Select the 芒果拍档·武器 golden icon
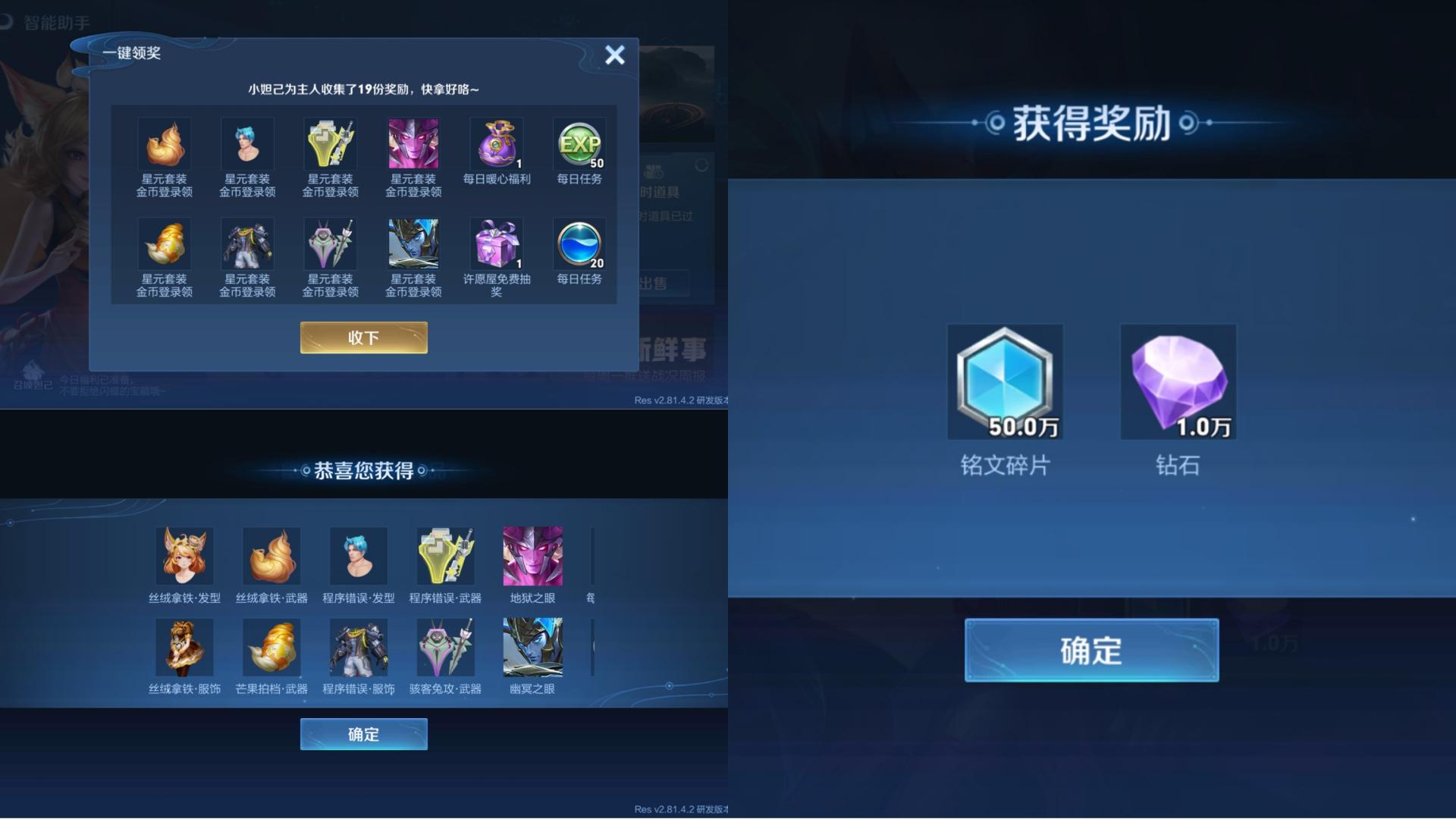Image resolution: width=1456 pixels, height=819 pixels. coord(271,647)
